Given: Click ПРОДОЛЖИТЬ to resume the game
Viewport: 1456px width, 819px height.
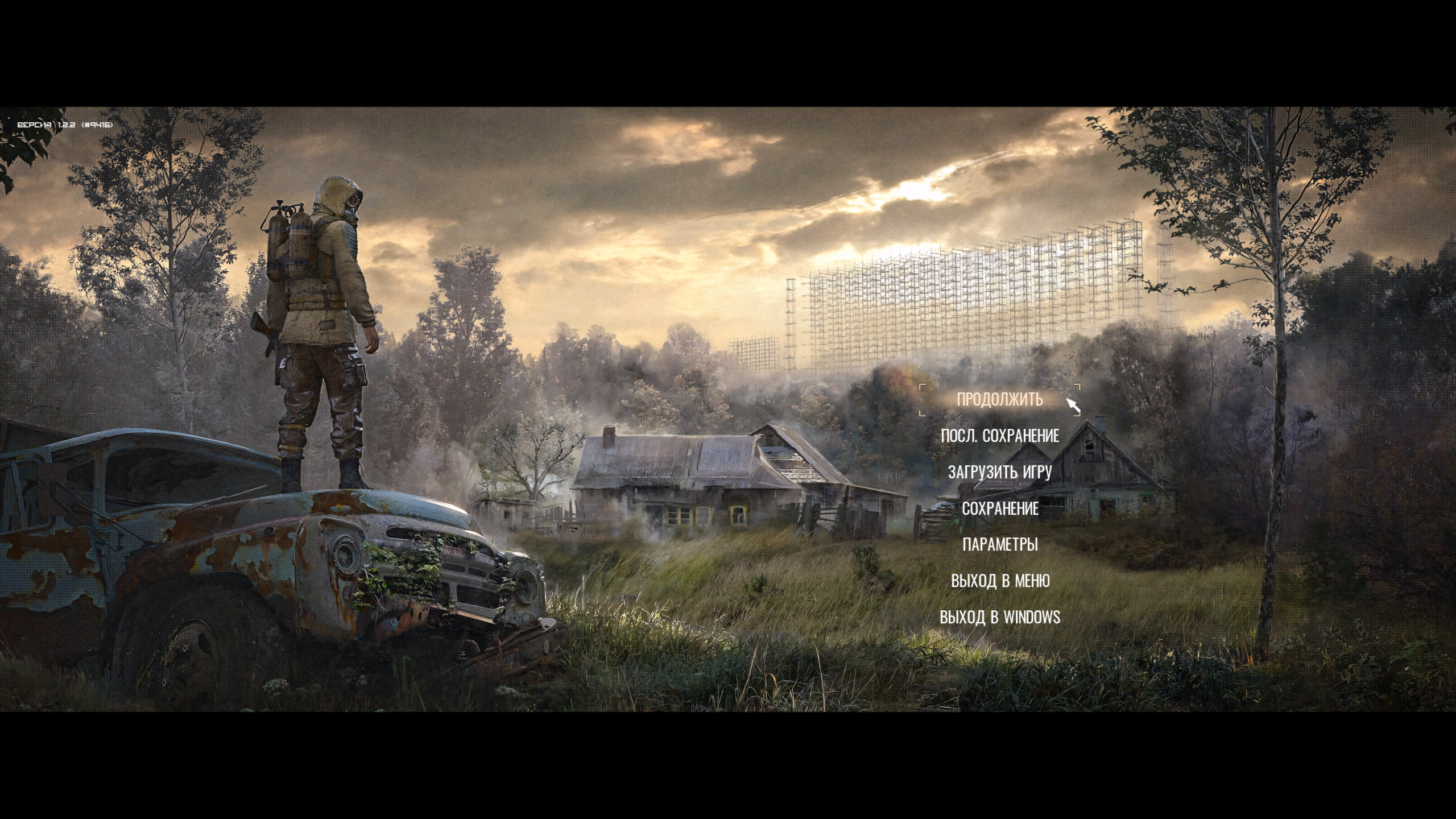Looking at the screenshot, I should (x=999, y=400).
